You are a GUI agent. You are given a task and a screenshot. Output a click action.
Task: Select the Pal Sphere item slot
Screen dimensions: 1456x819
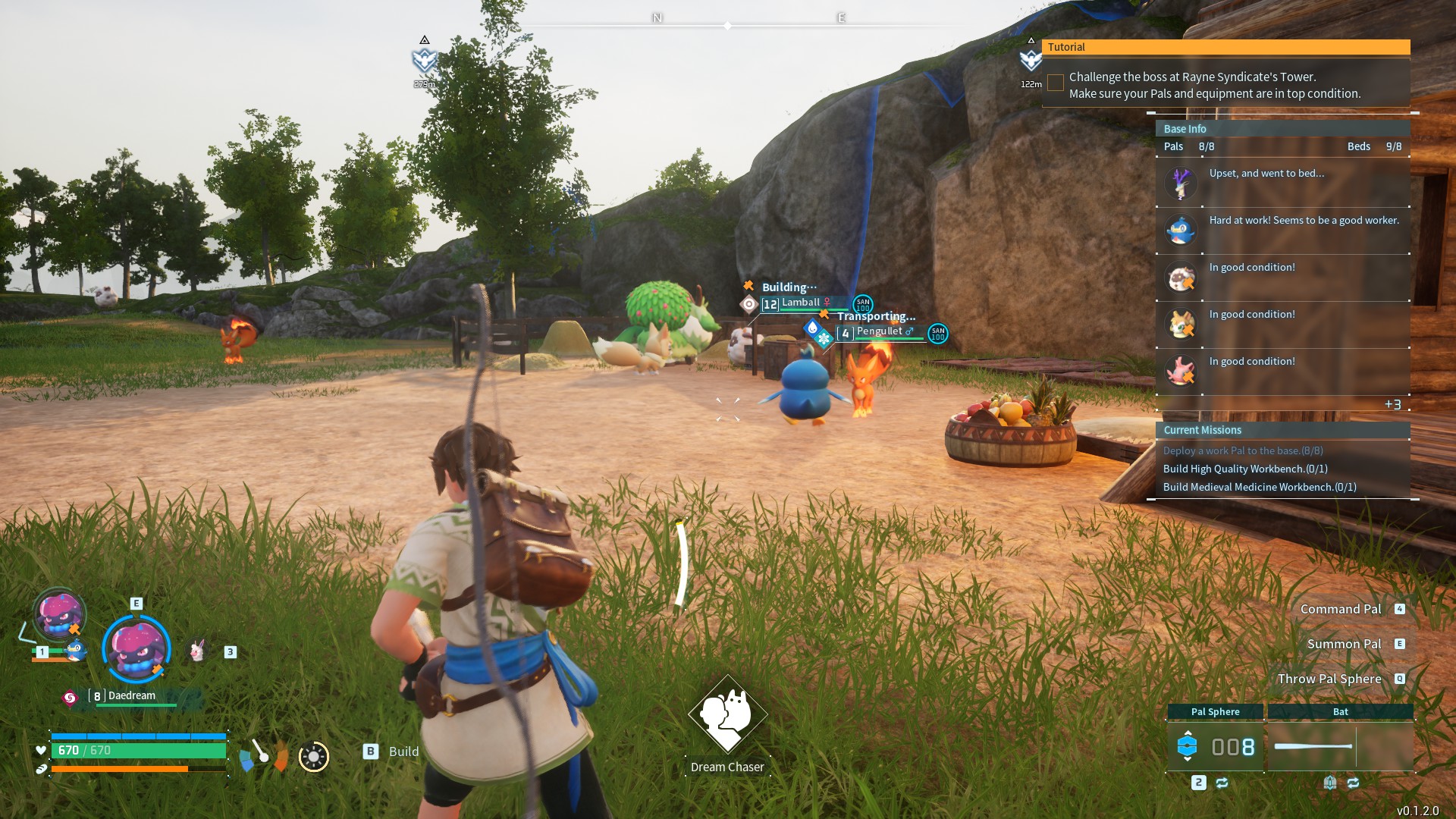point(1215,746)
